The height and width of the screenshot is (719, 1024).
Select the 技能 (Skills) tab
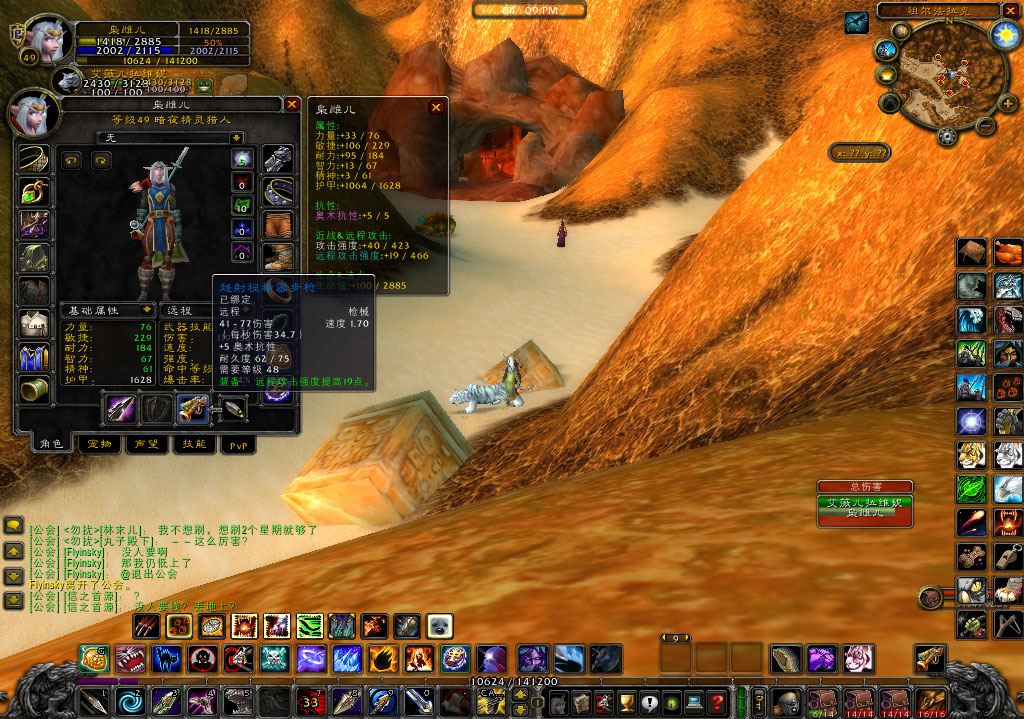coord(192,444)
